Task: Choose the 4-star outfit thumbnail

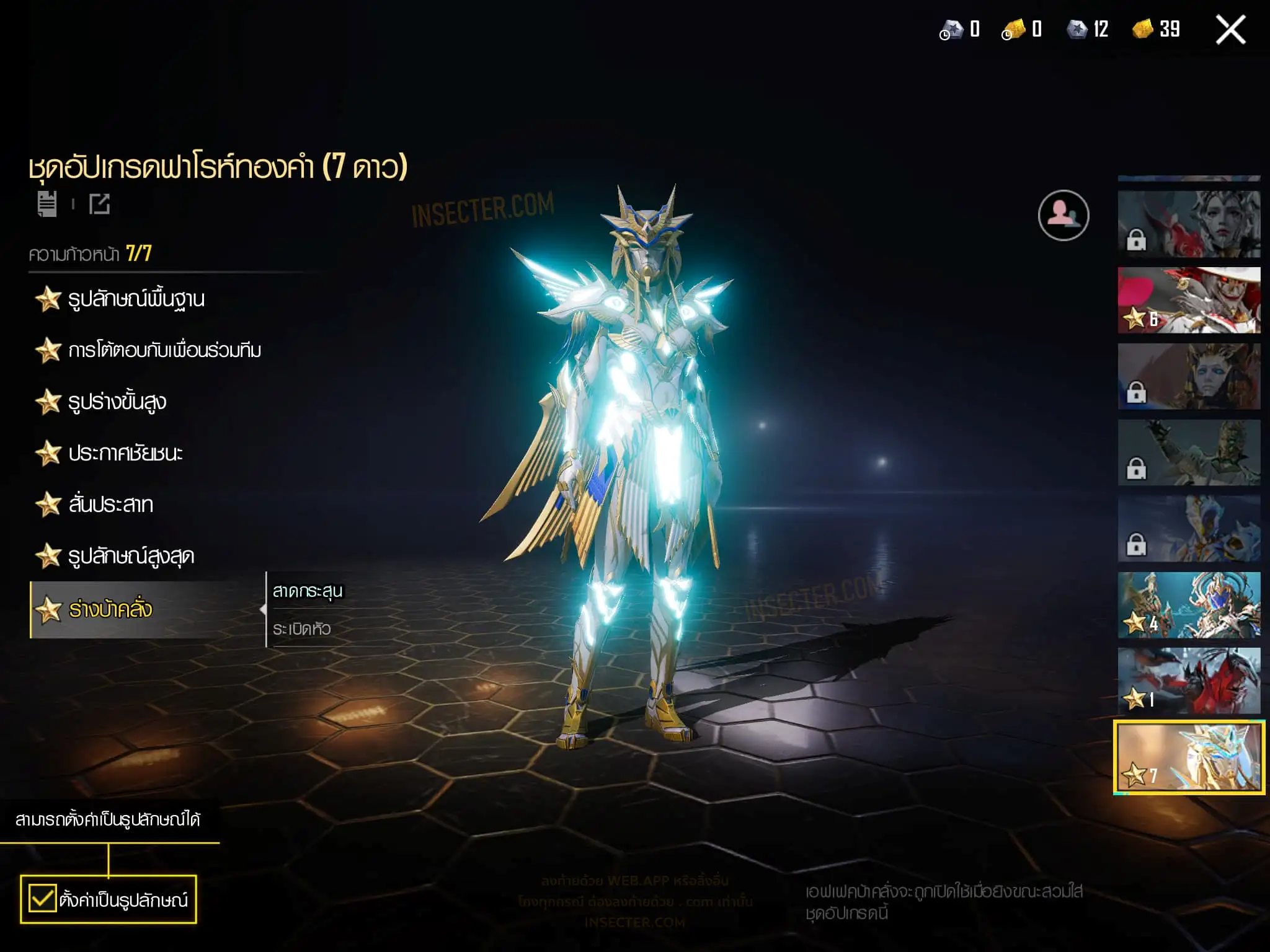Action: coord(1189,605)
